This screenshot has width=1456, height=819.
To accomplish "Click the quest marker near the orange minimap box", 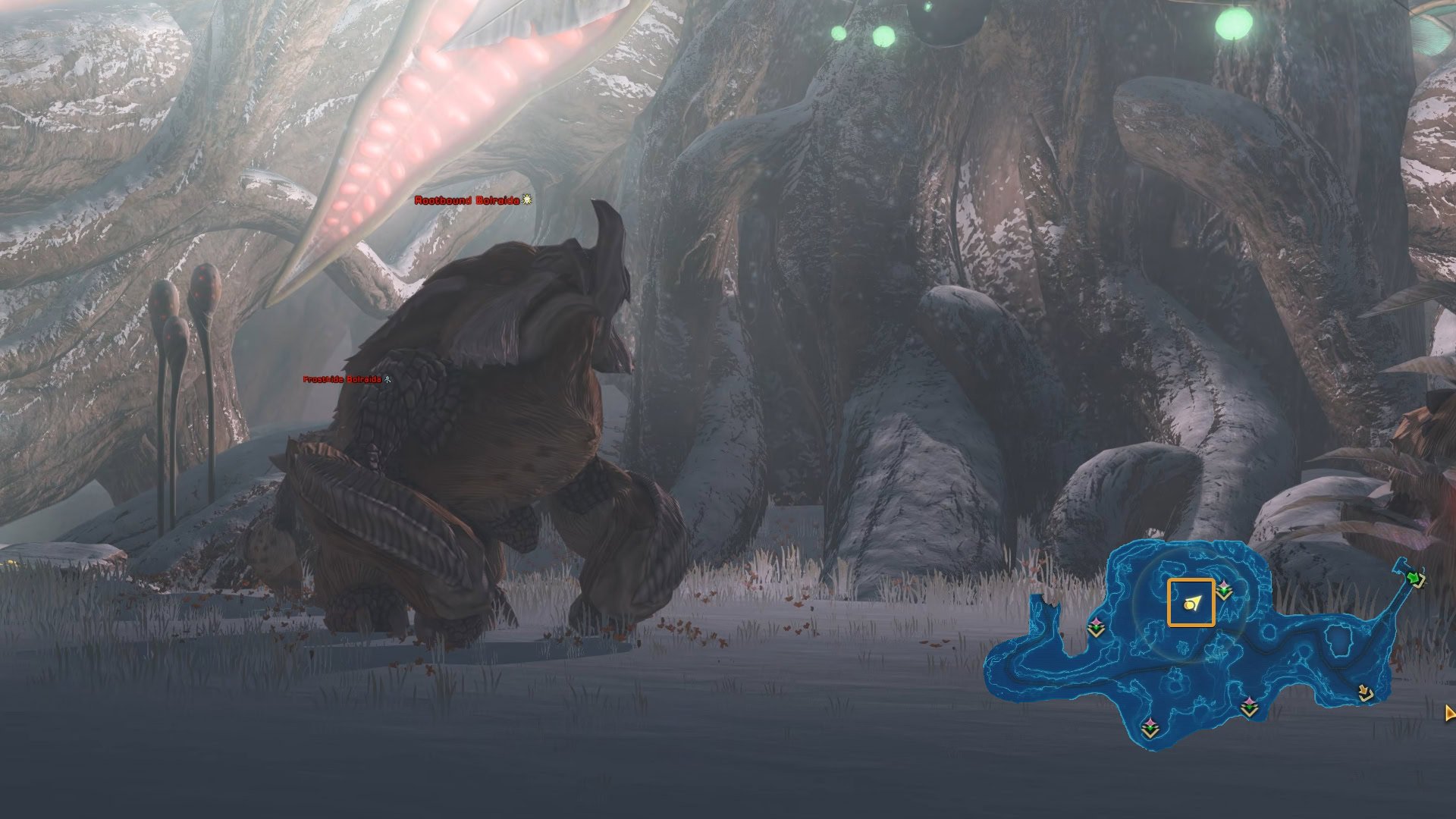I will pyautogui.click(x=1223, y=589).
